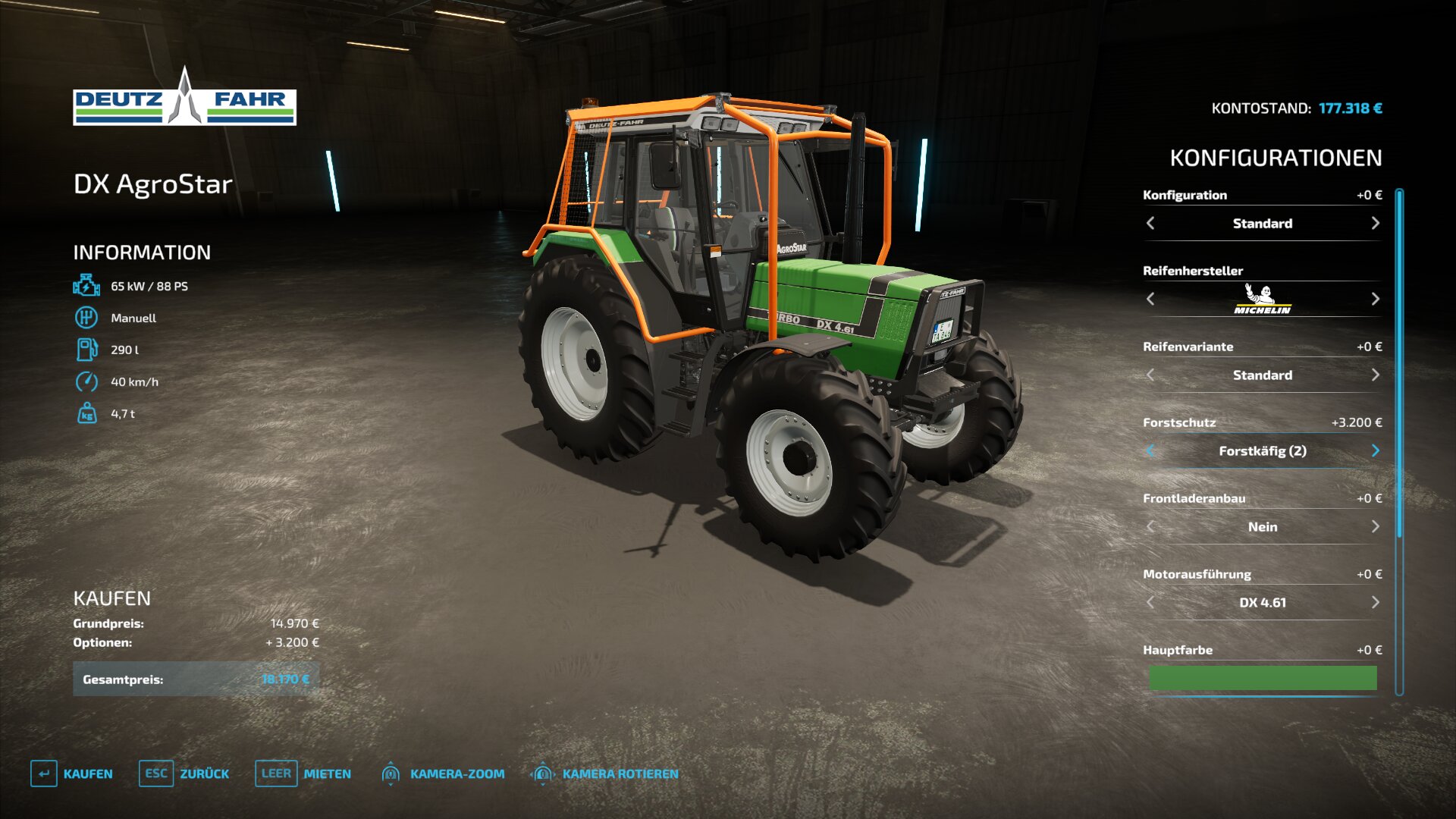Advance Reifenvariante to next option
This screenshot has width=1456, height=819.
coord(1375,375)
